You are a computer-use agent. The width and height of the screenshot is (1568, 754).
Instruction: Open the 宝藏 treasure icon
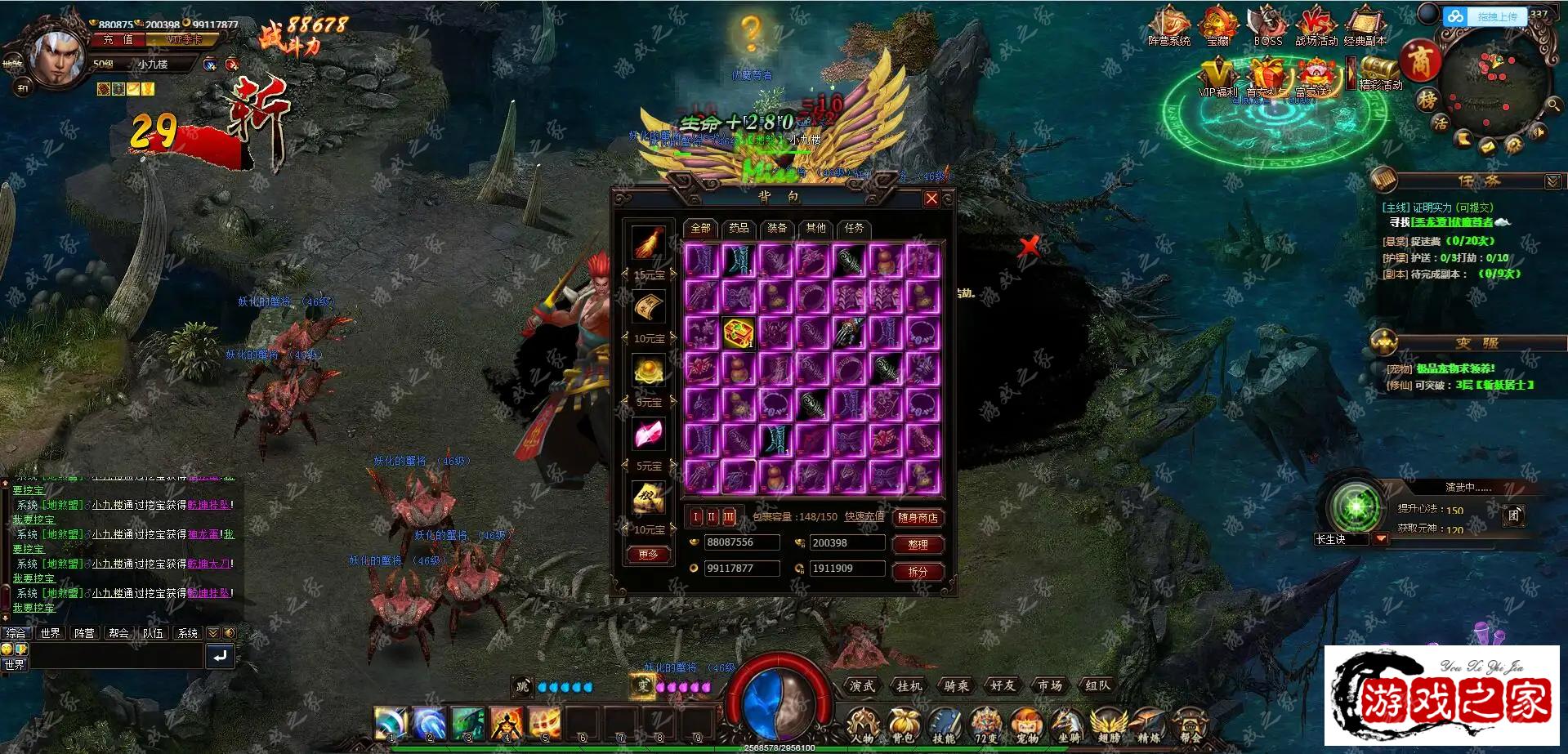(x=1218, y=25)
